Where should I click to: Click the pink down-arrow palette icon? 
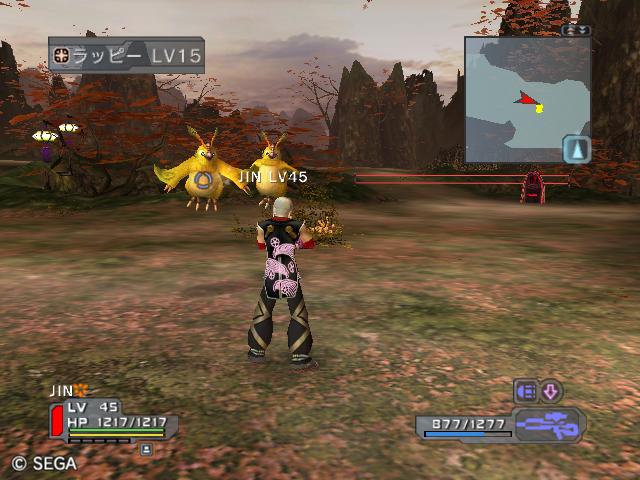551,391
